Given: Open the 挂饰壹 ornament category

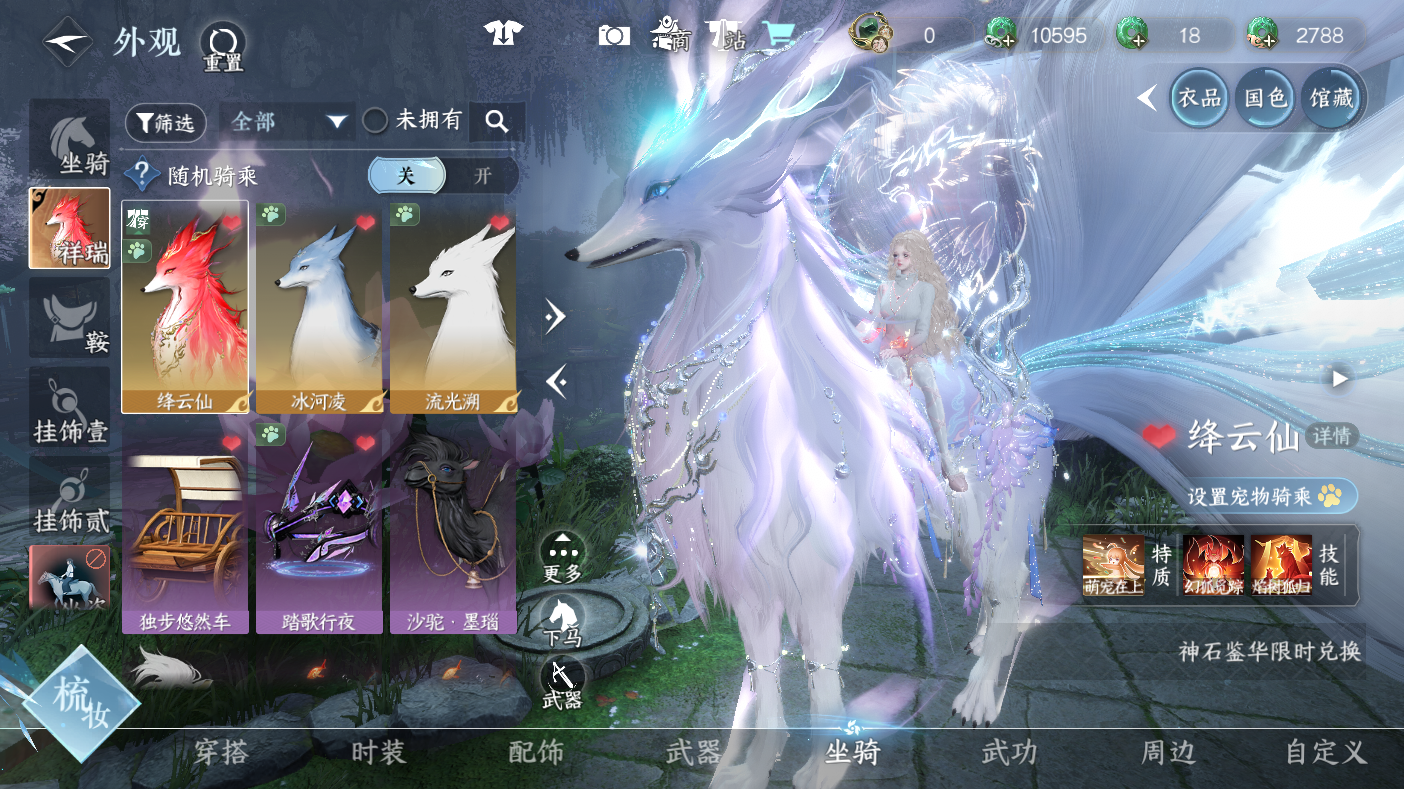Looking at the screenshot, I should pyautogui.click(x=69, y=407).
